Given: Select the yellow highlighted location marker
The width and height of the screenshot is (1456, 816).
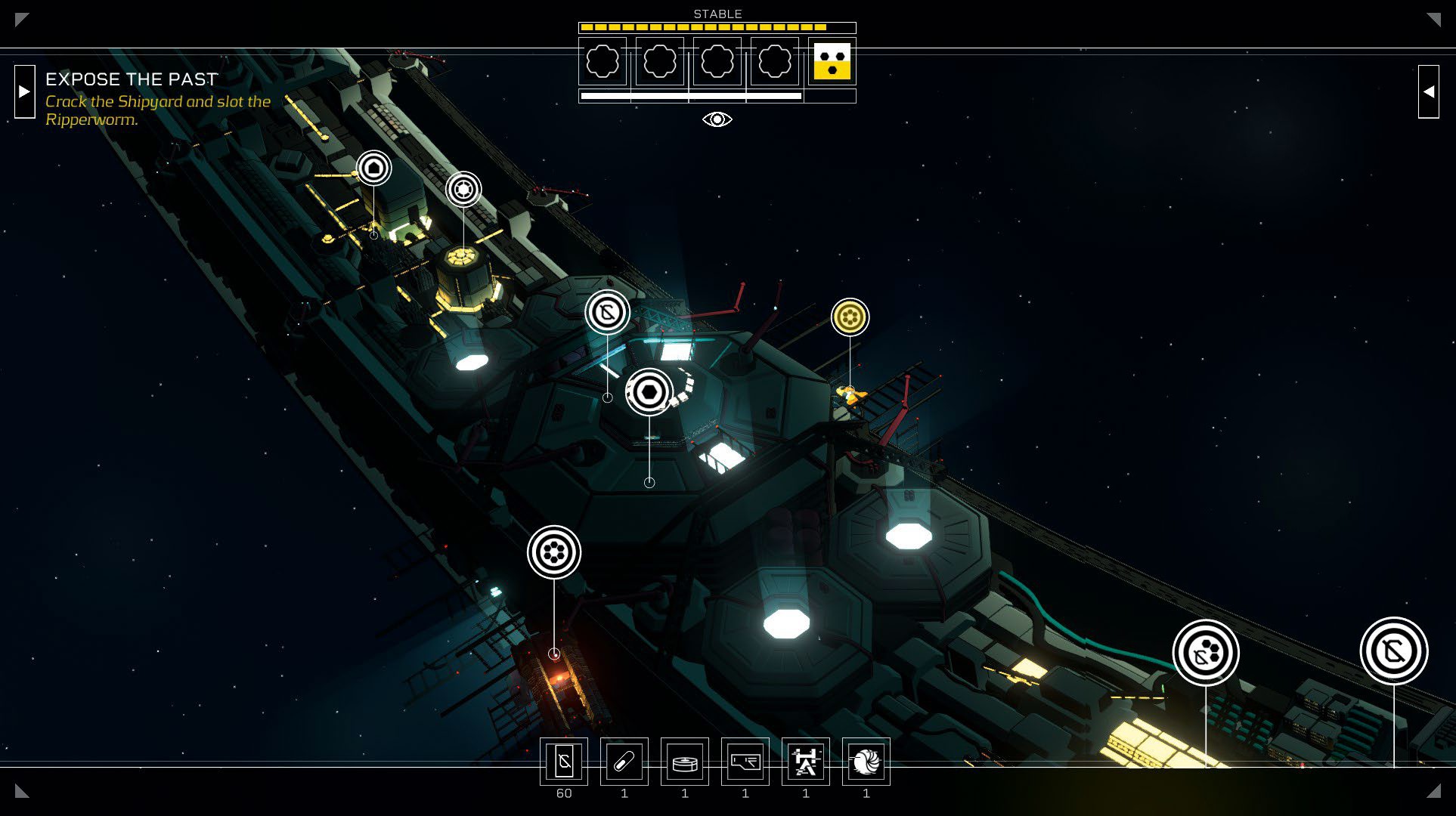Looking at the screenshot, I should point(850,317).
